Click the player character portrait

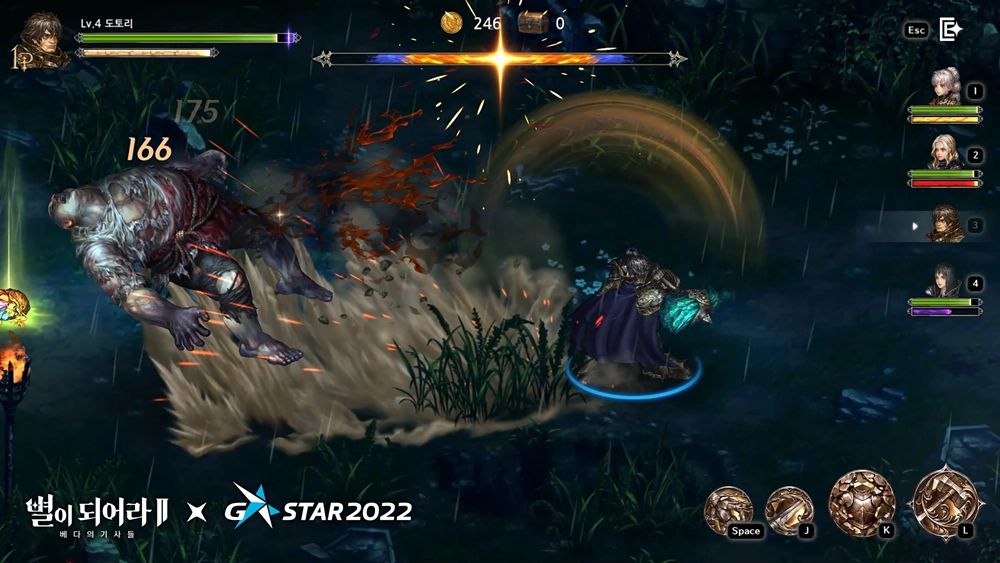(x=42, y=38)
